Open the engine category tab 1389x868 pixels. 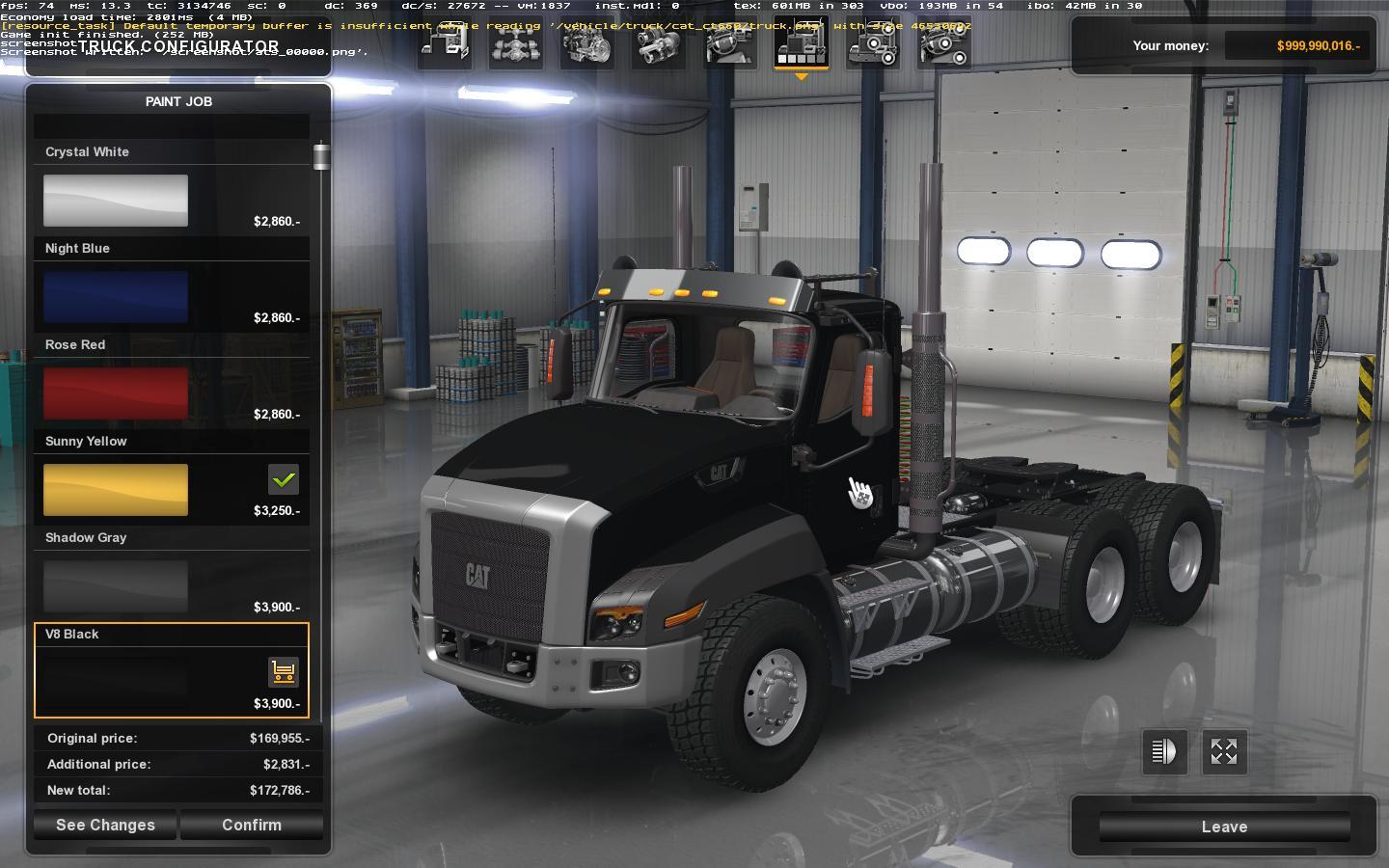click(x=587, y=43)
